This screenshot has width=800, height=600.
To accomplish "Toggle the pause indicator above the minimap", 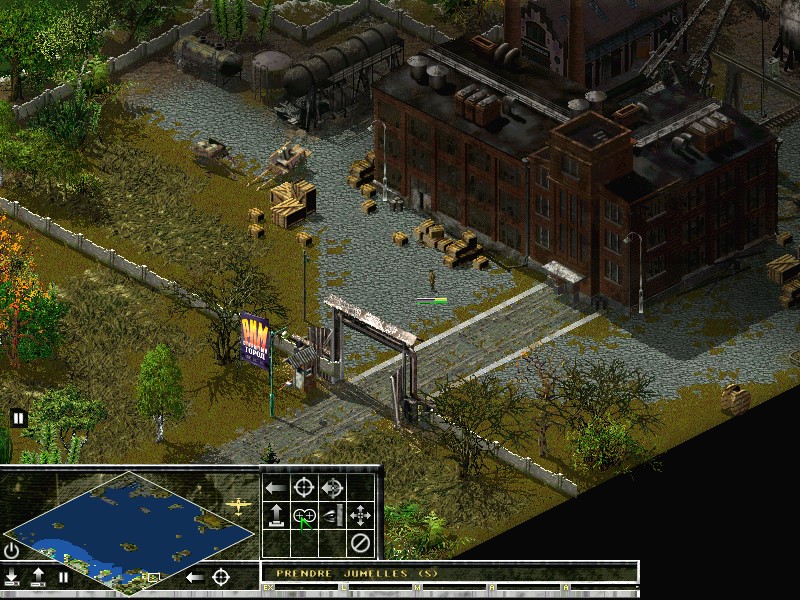I will [18, 418].
